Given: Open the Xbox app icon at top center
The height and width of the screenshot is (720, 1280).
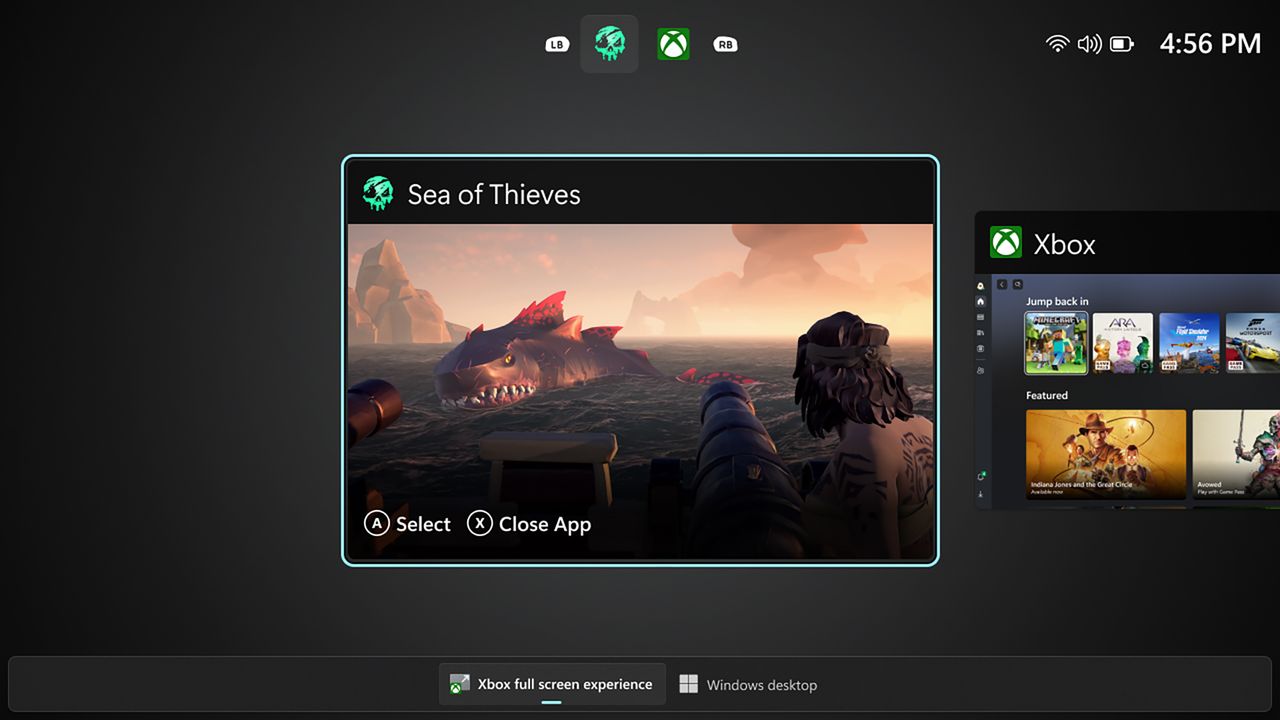Looking at the screenshot, I should (x=673, y=43).
